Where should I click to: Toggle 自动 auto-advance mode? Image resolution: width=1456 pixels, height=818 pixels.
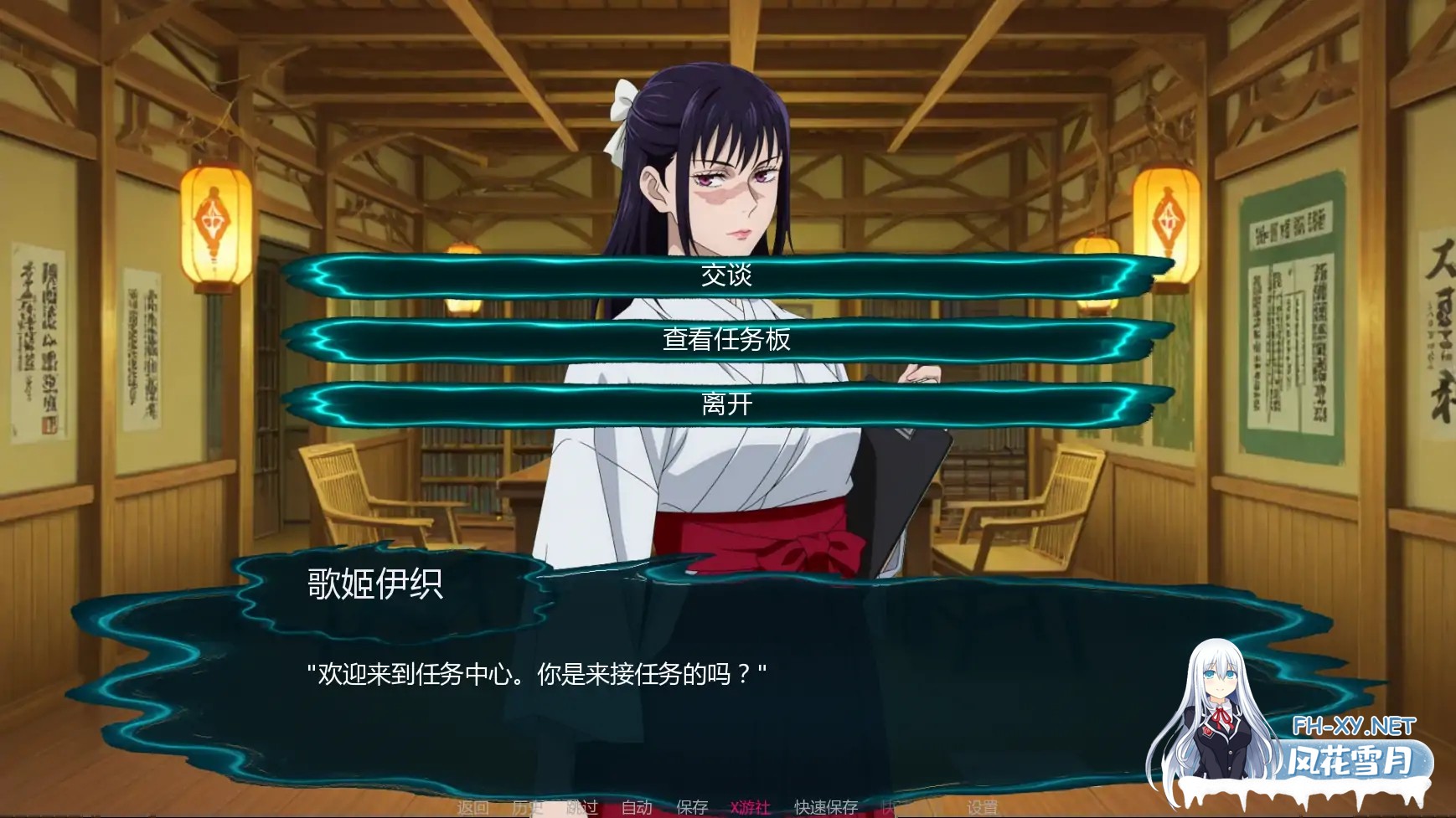[x=638, y=807]
